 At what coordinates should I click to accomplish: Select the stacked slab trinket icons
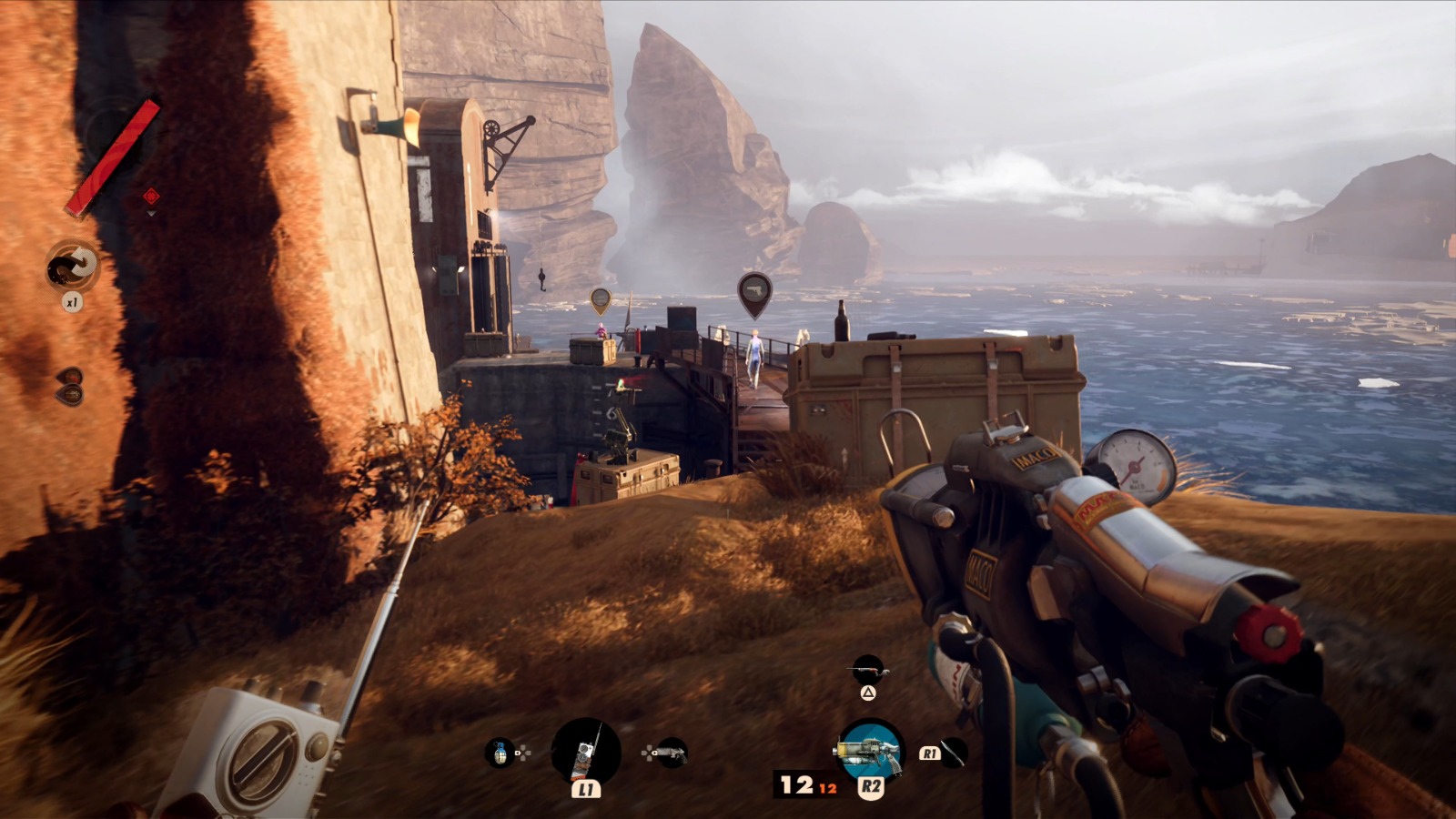pos(70,386)
